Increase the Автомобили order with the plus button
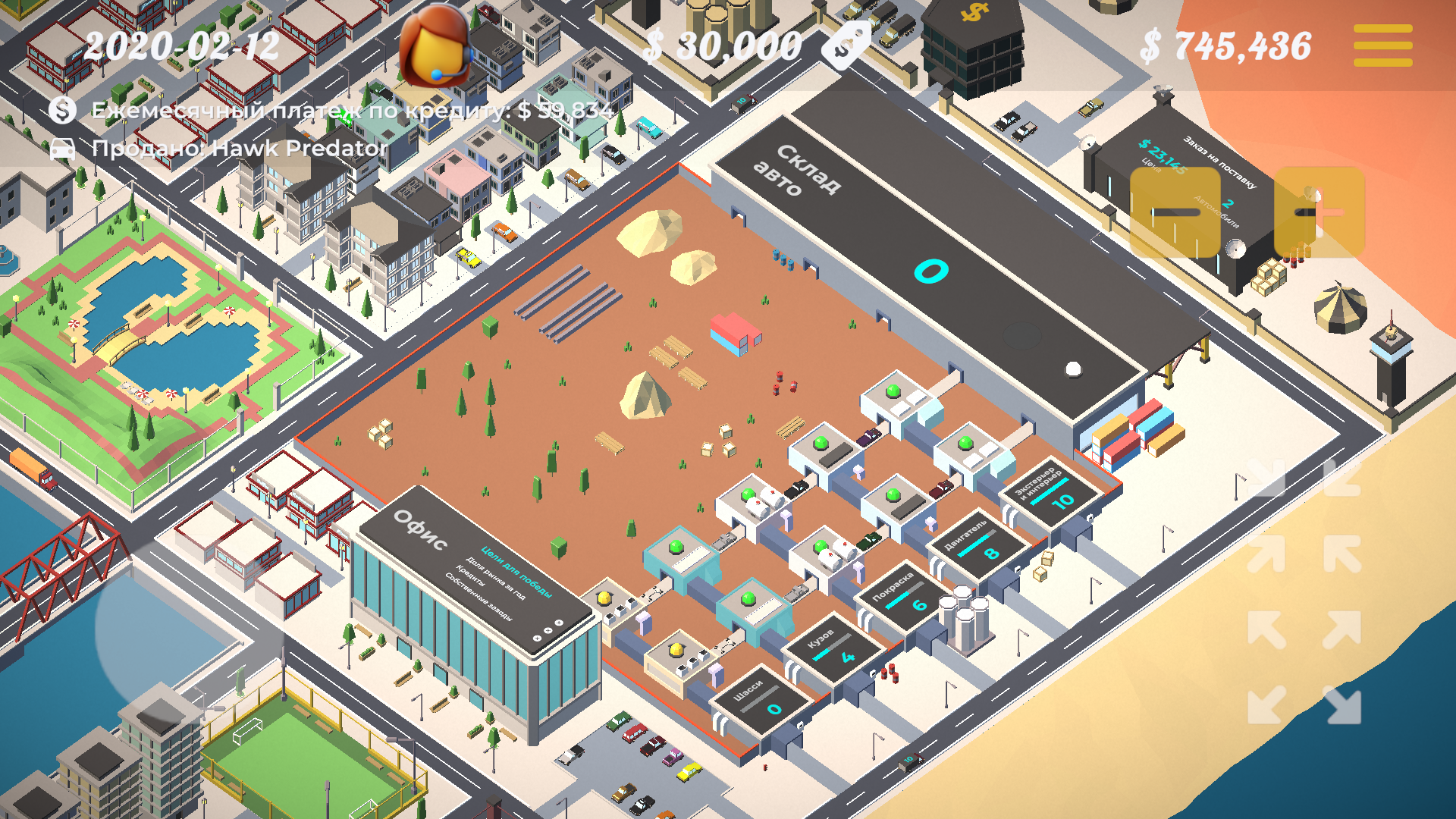The image size is (1456, 819). 1319,212
